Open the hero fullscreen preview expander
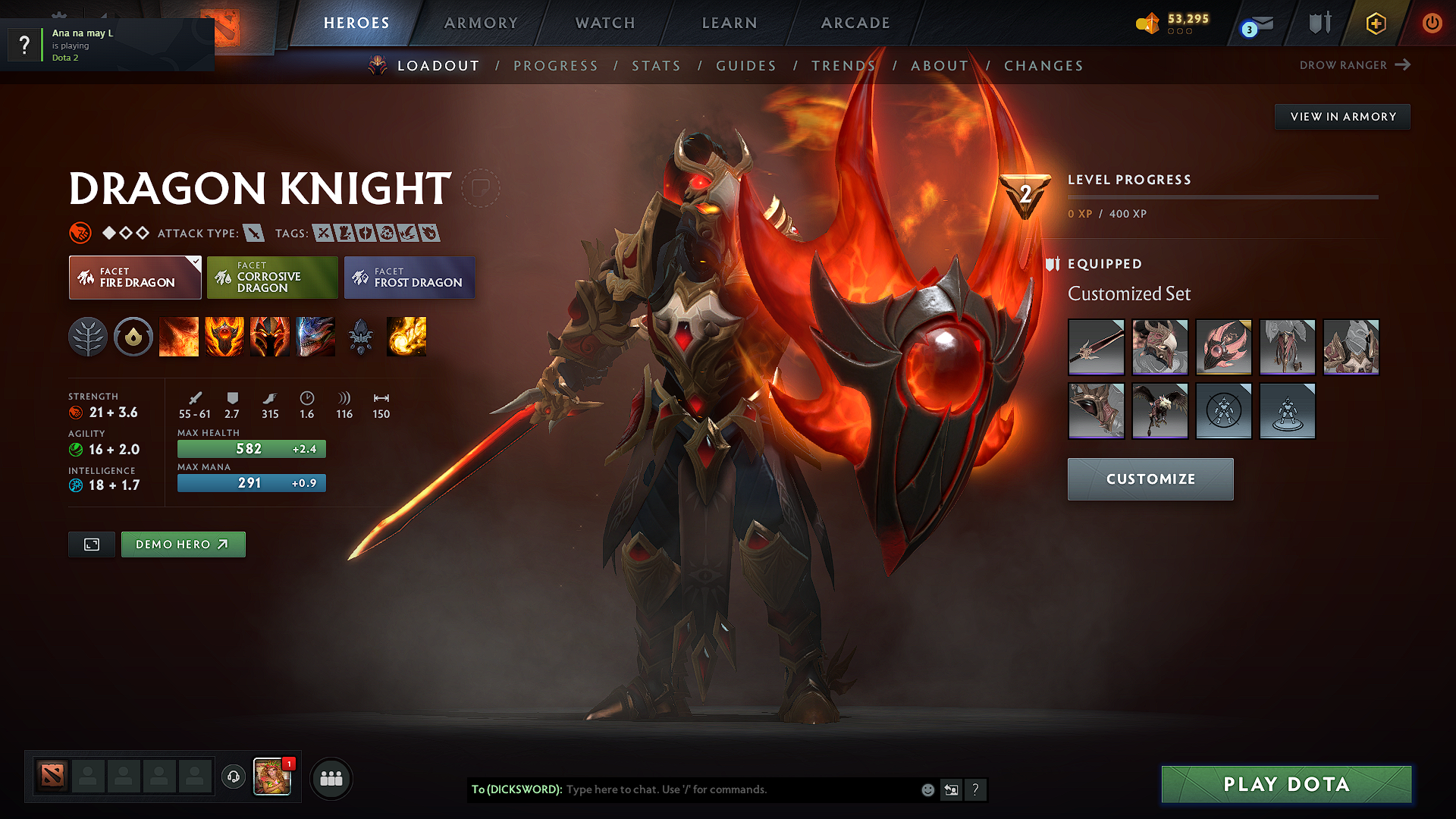 91,544
